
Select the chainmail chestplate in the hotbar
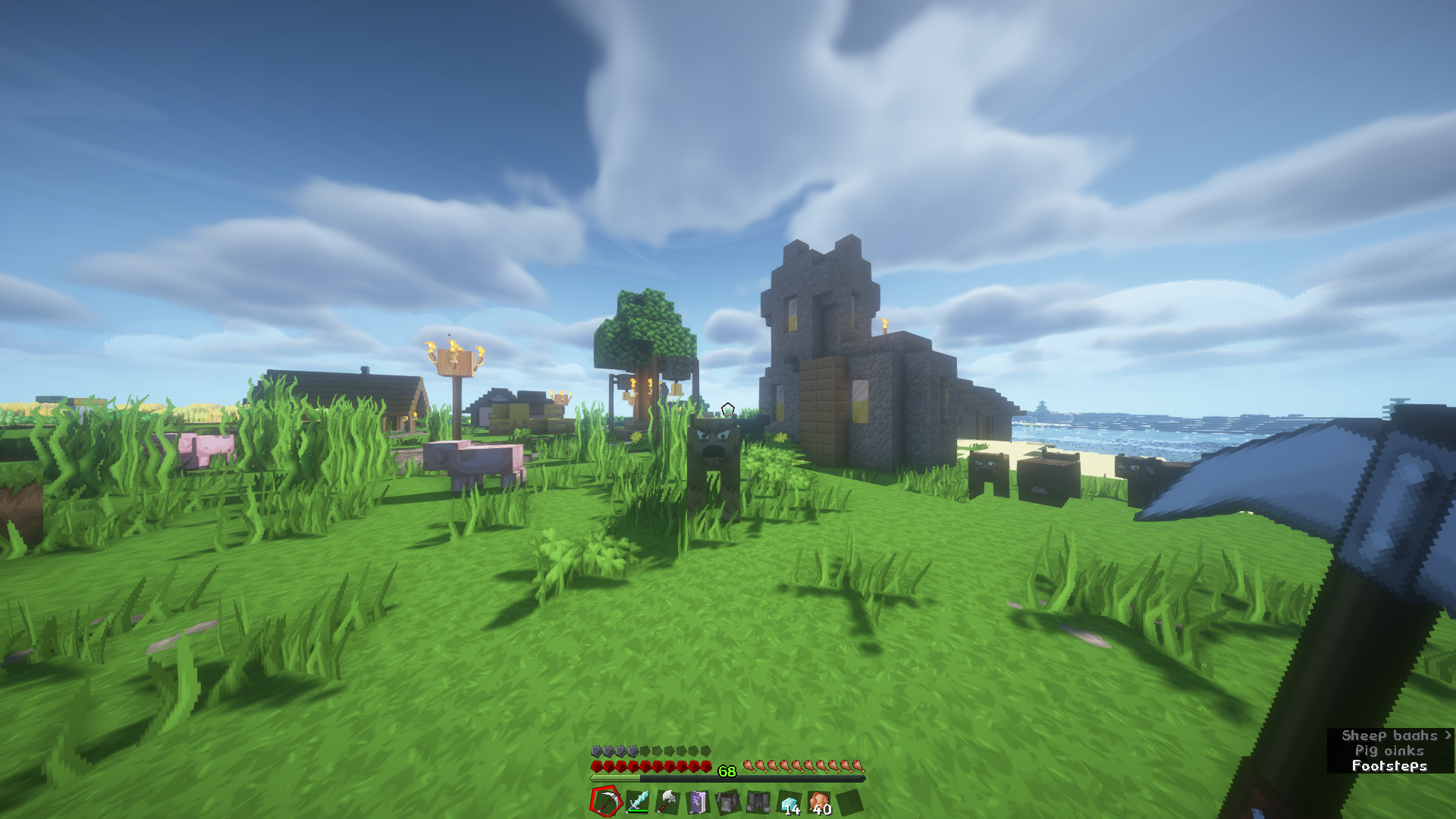728,800
